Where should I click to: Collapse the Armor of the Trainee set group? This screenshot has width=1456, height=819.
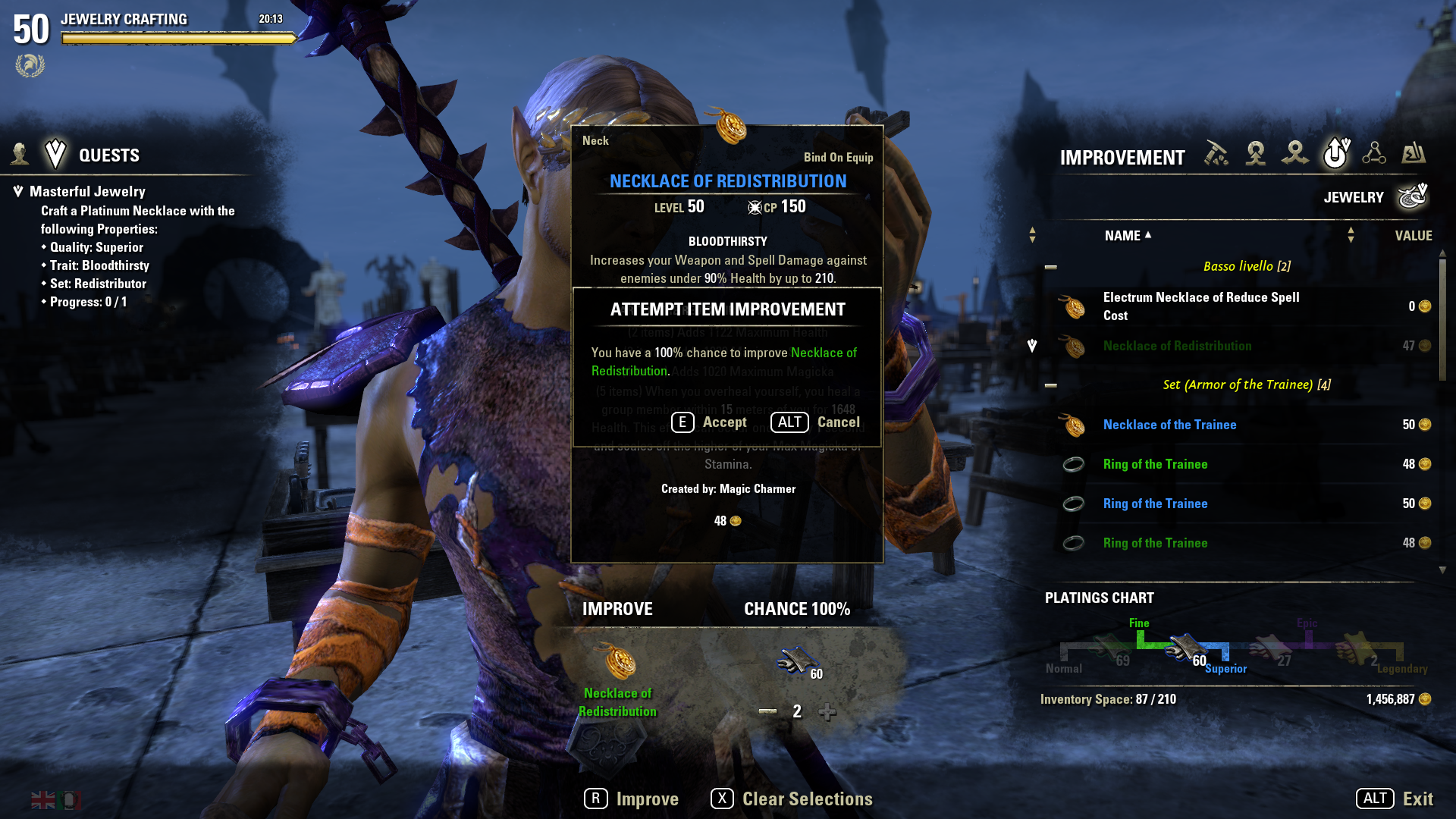point(1051,385)
